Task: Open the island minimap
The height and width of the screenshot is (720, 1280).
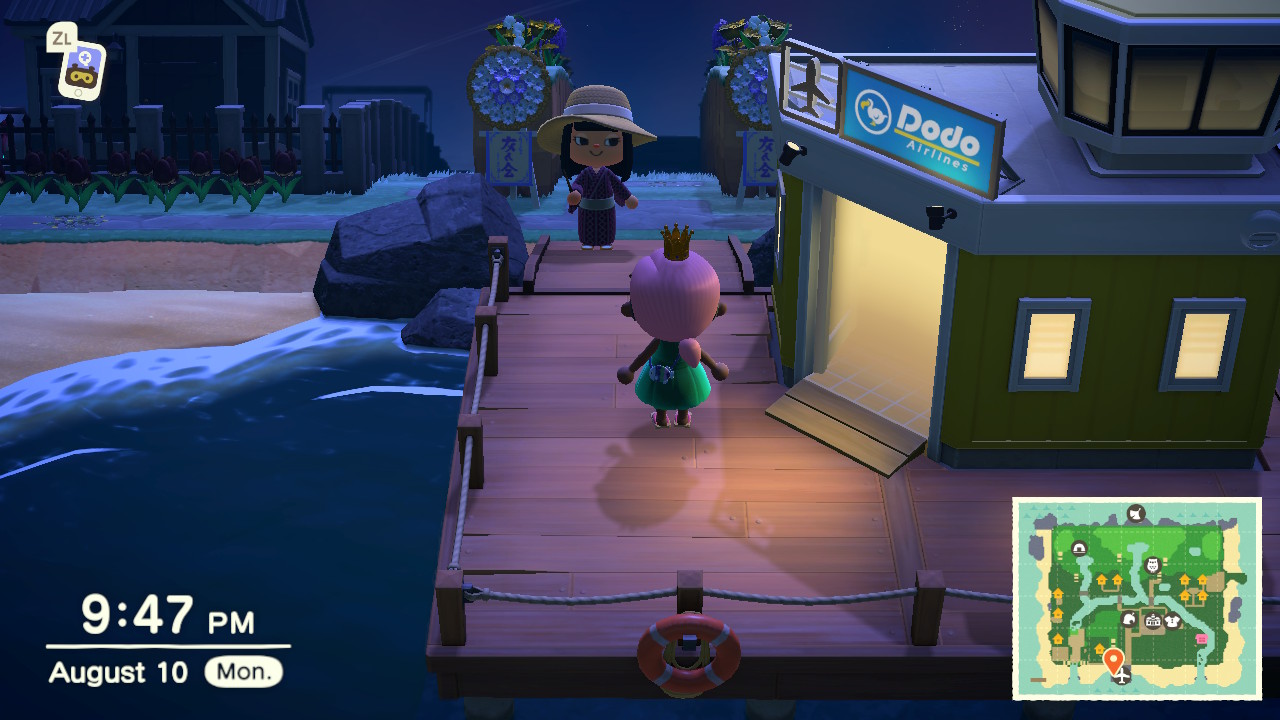Action: (1137, 598)
